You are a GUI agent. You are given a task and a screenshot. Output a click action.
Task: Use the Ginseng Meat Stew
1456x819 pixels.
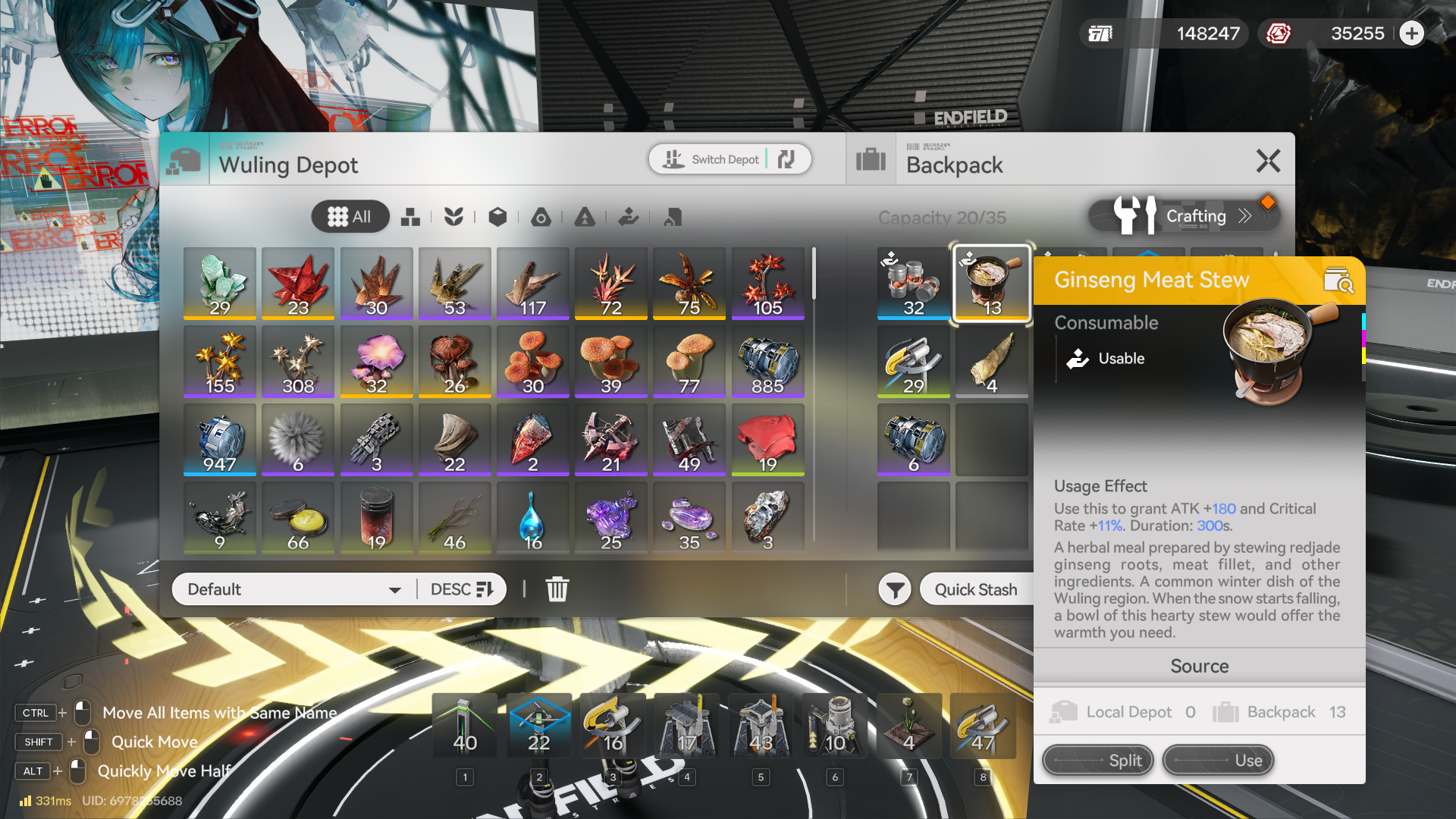pyautogui.click(x=1217, y=760)
